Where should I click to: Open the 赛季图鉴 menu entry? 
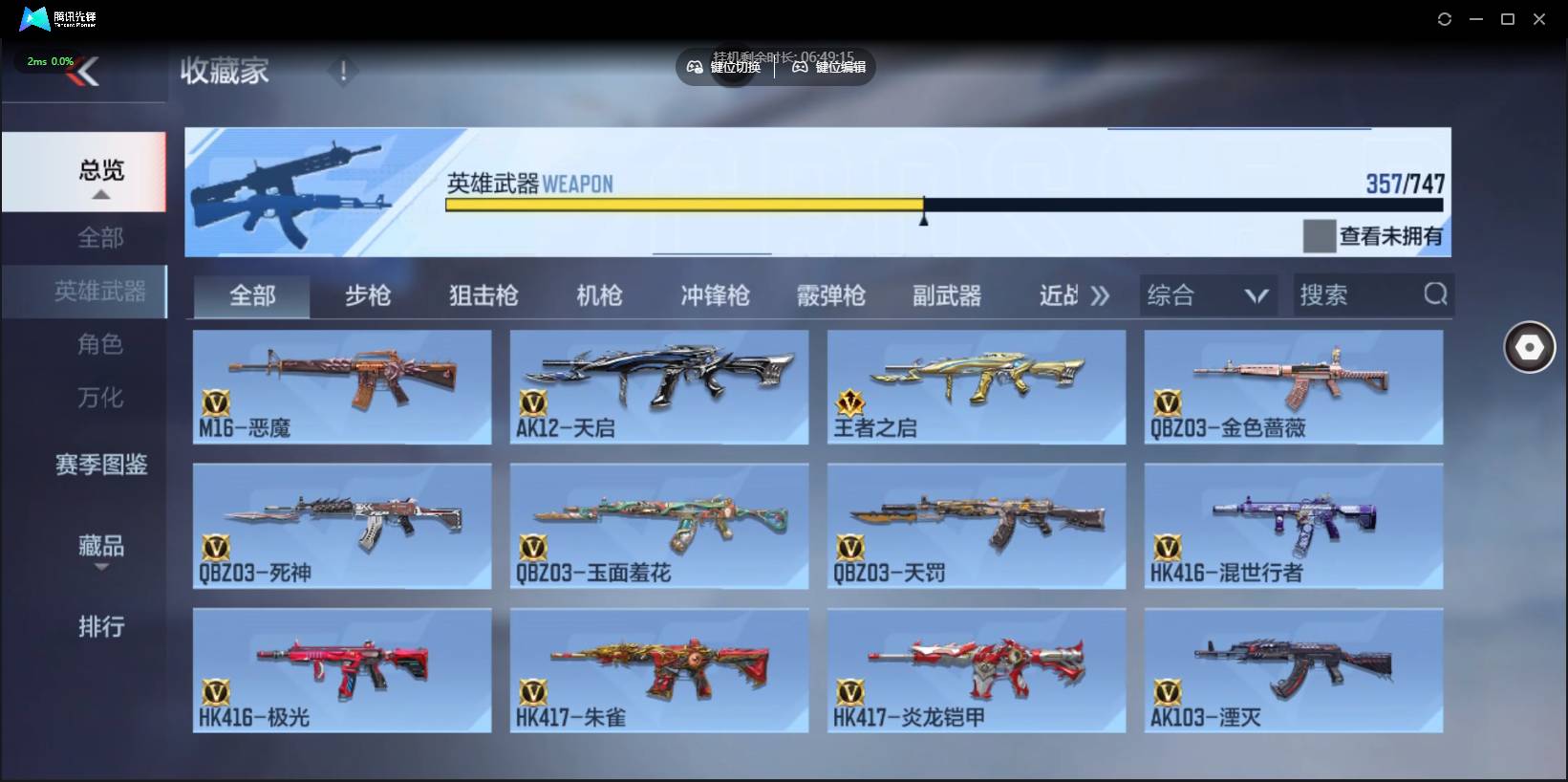[x=100, y=465]
